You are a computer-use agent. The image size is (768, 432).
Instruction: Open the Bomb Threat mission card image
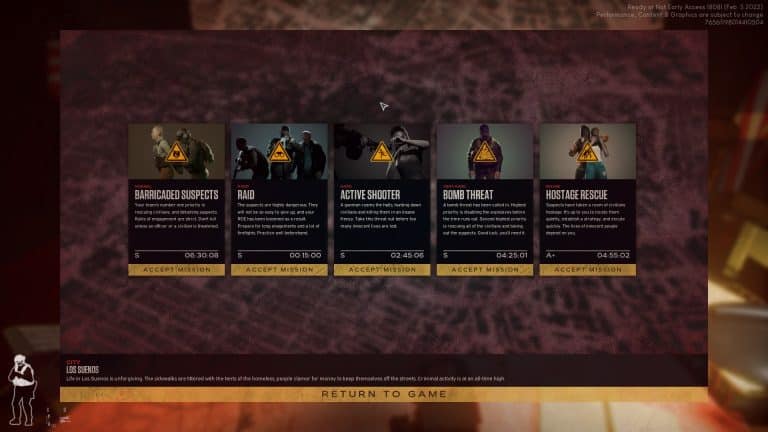coord(485,150)
